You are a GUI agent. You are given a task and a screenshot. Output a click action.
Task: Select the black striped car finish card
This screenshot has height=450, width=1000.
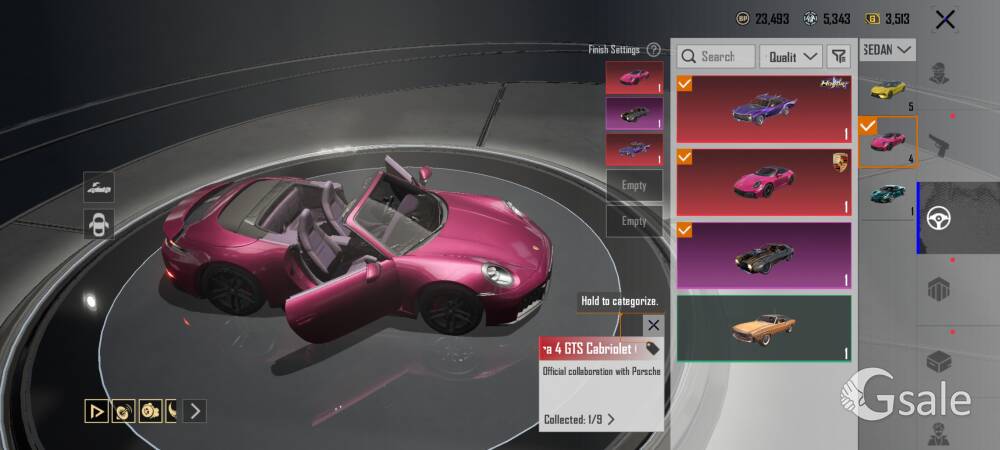tap(763, 255)
